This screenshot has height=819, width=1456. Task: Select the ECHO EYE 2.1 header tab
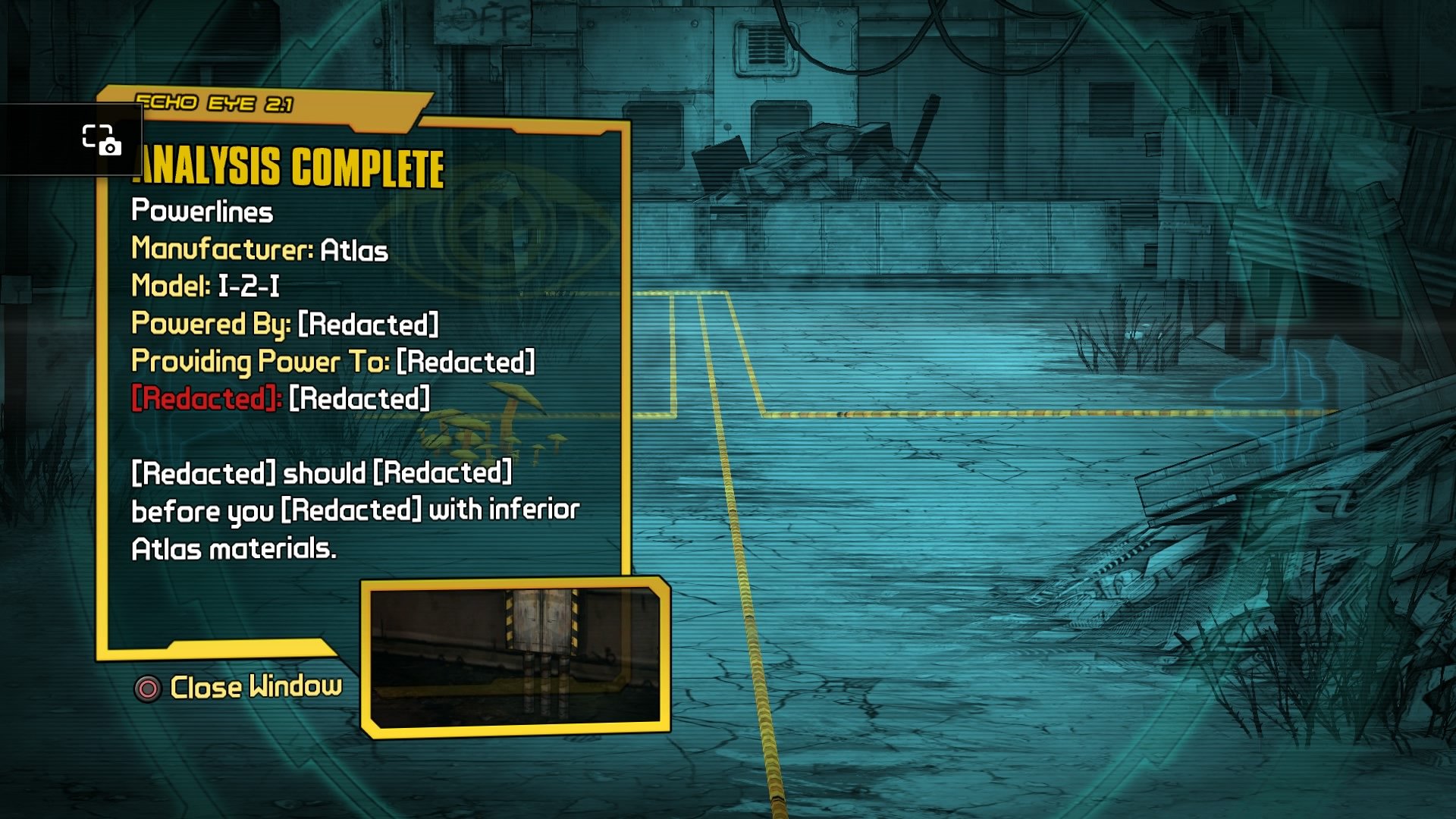[x=216, y=104]
